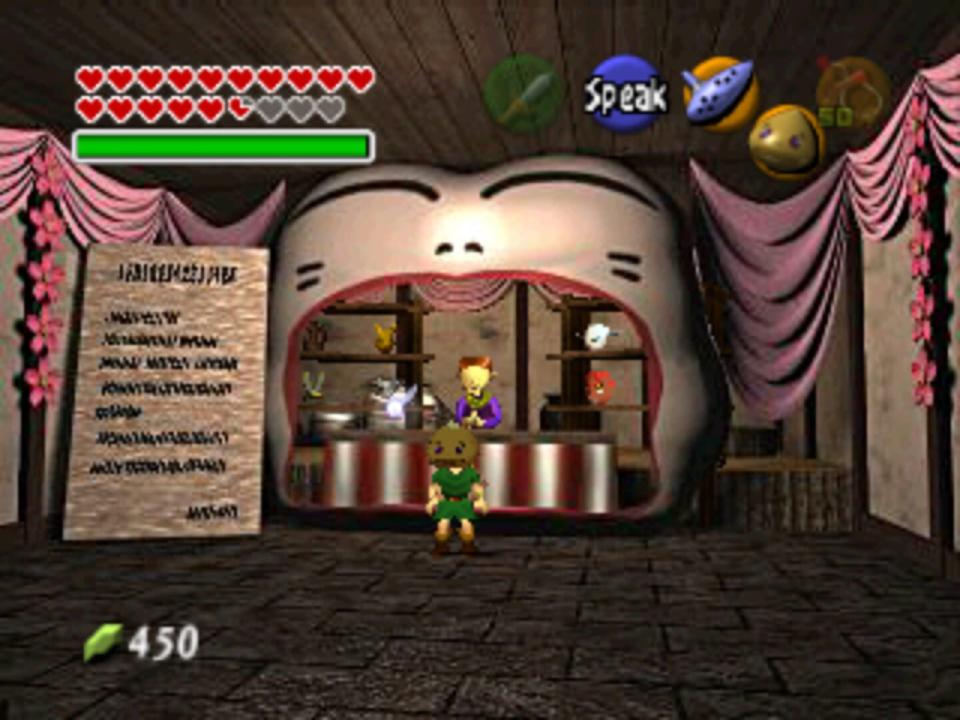Select the sword icon in the green circle
Screen dimensions: 960x720
tap(520, 95)
